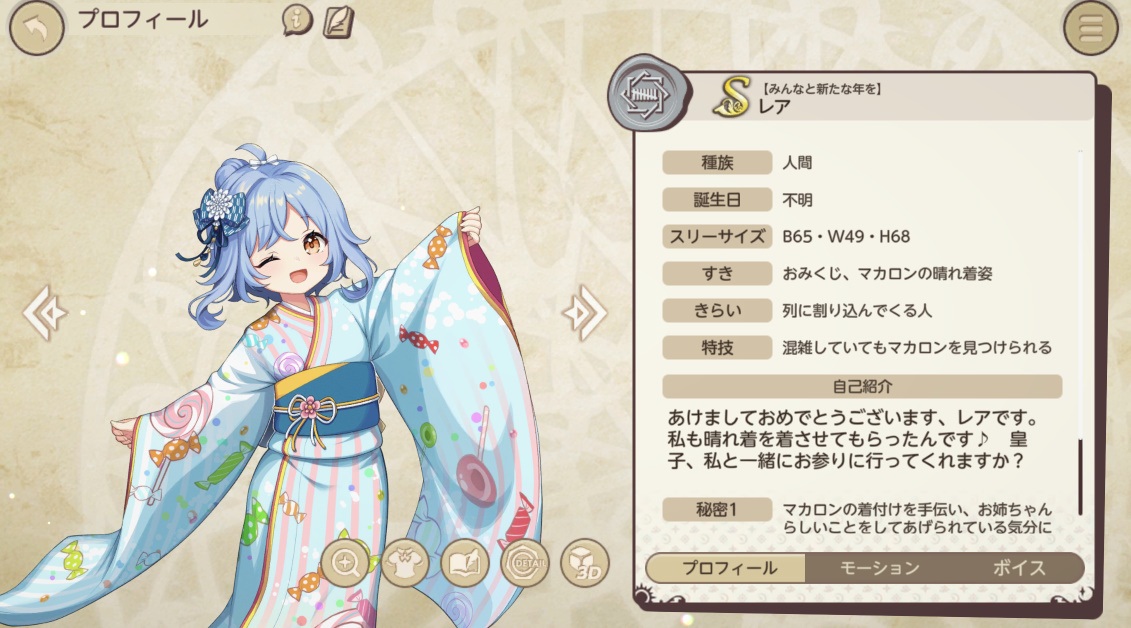Switch to the ボイス tab
The height and width of the screenshot is (628, 1131).
(x=1018, y=568)
